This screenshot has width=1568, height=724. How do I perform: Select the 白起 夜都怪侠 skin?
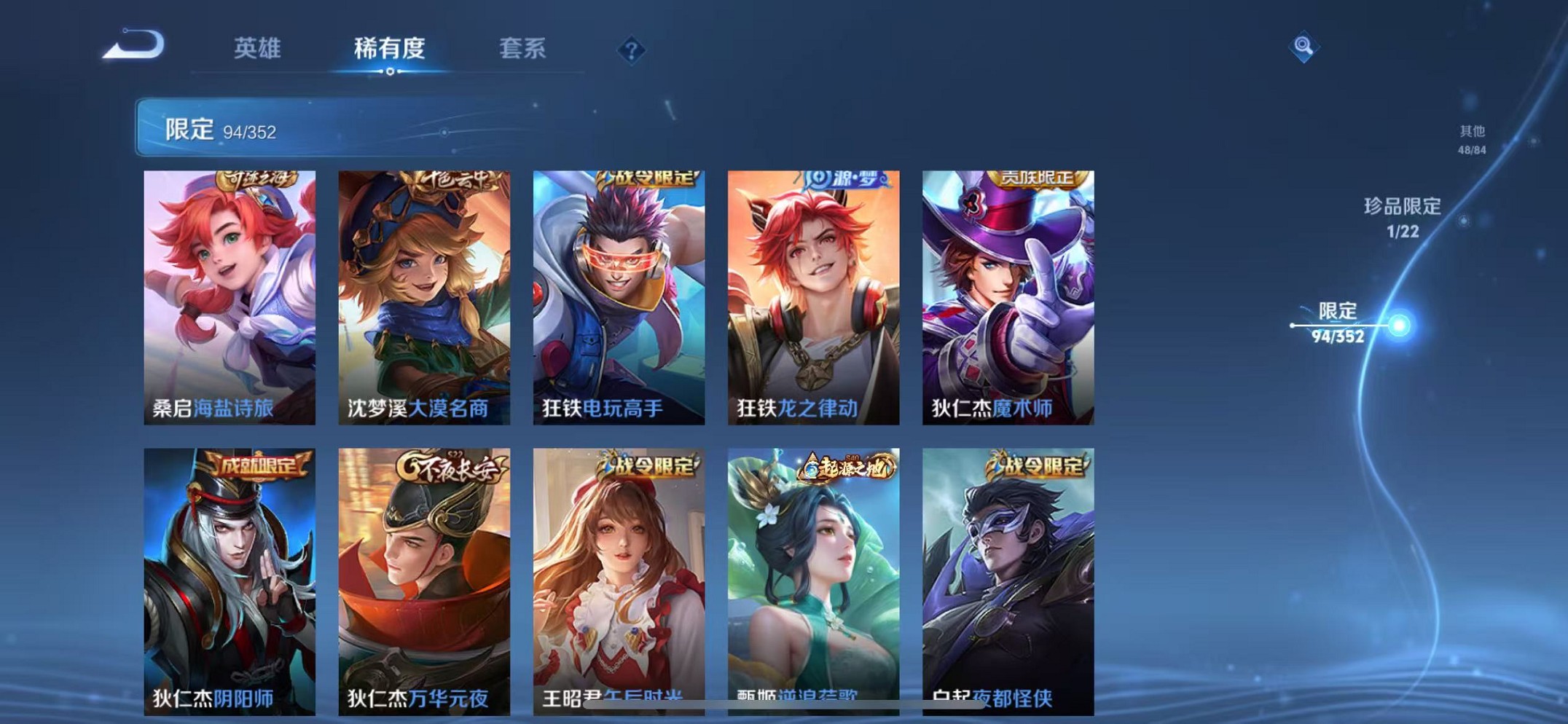tap(1007, 575)
